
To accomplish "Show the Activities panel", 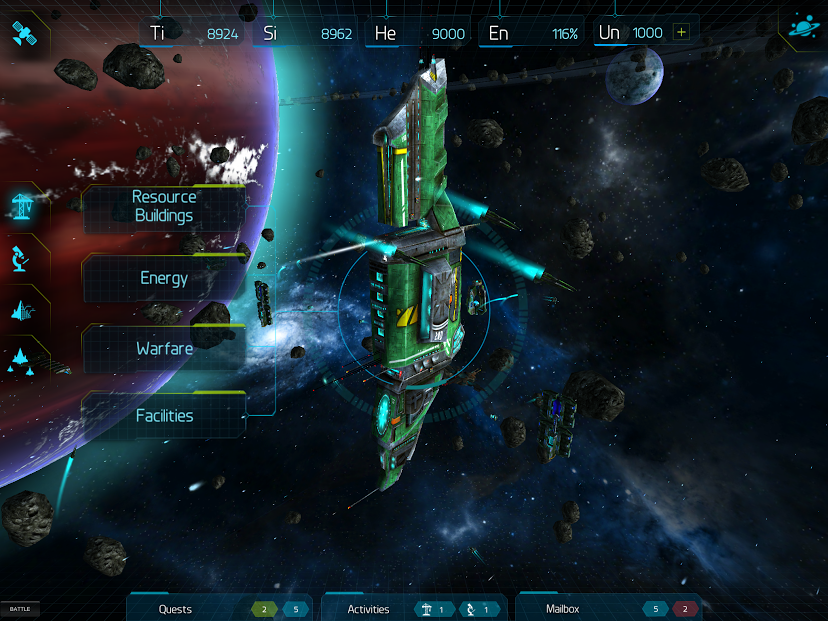I will coord(368,609).
